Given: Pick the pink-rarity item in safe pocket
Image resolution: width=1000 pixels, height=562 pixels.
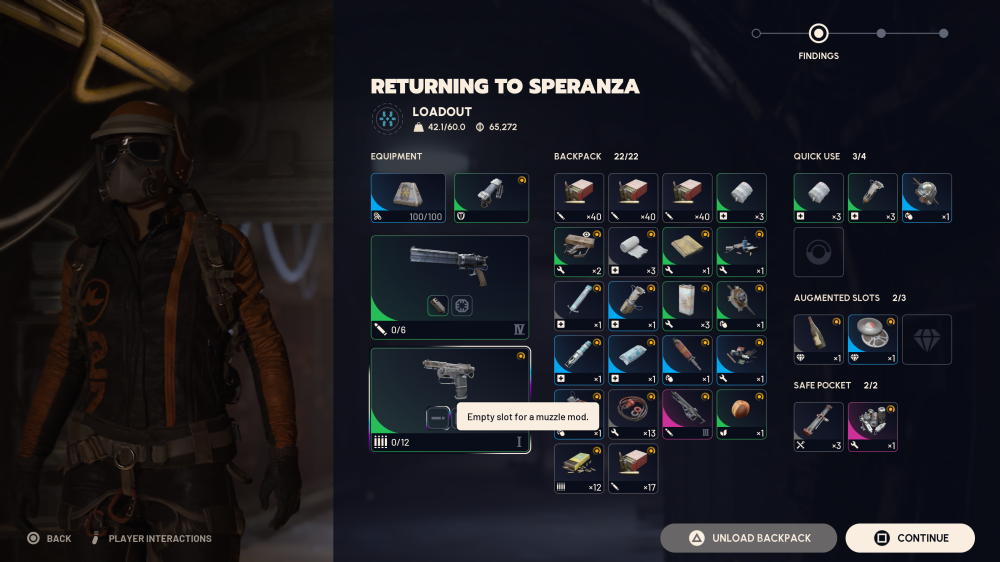Looking at the screenshot, I should click(x=872, y=427).
